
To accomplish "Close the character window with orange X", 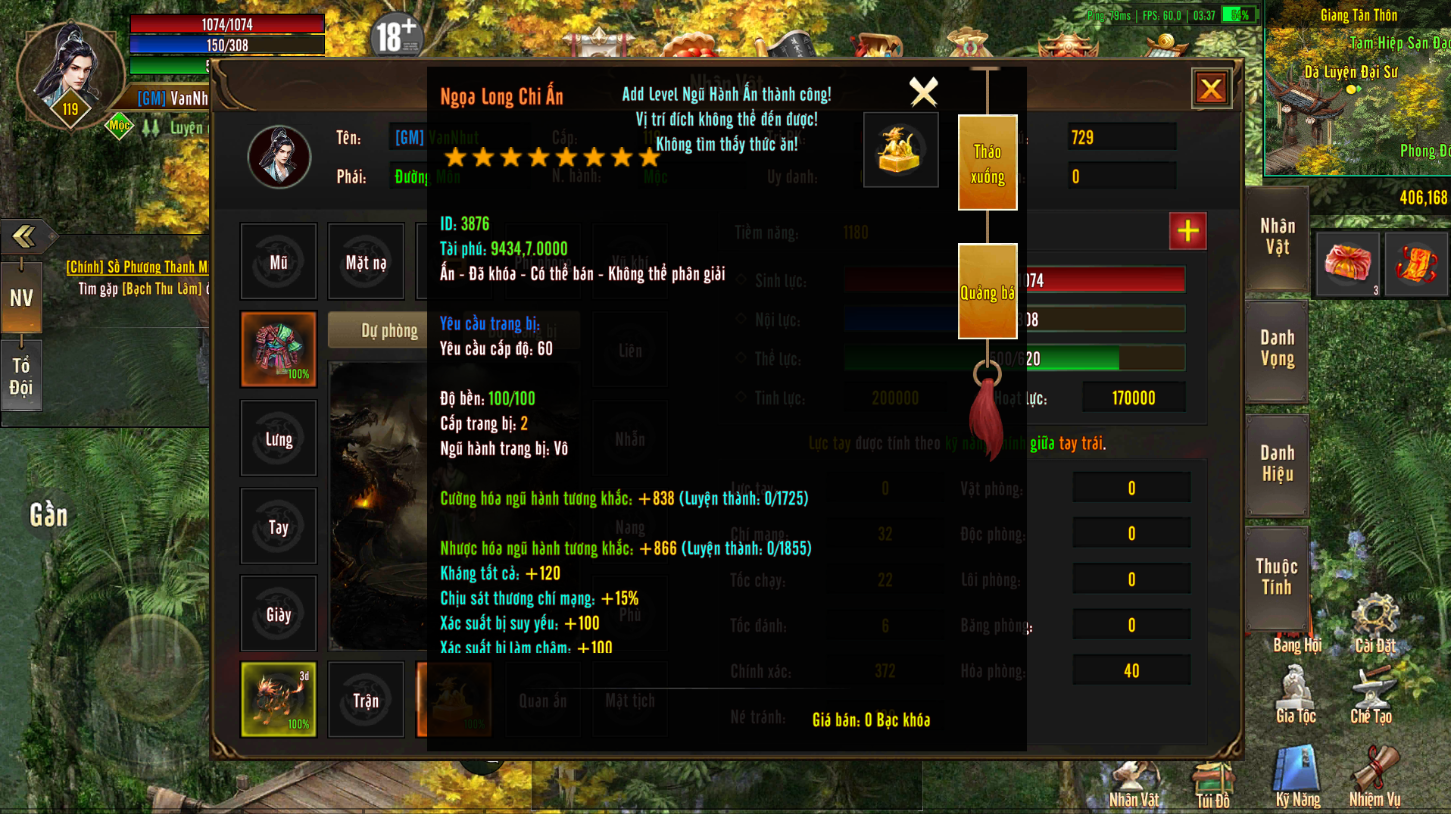I will [x=1210, y=89].
